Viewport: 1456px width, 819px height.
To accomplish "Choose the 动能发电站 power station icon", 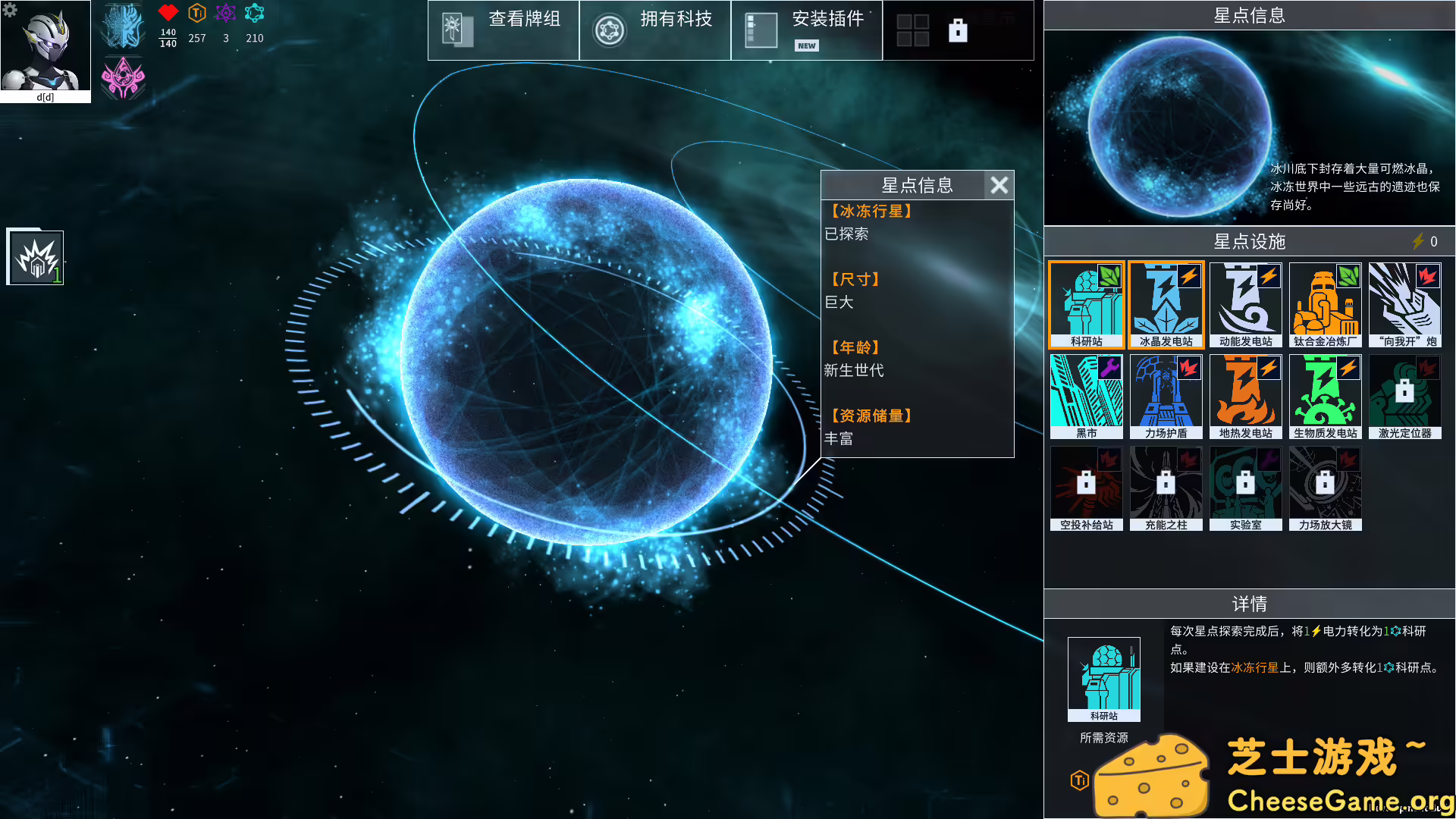I will (x=1245, y=303).
